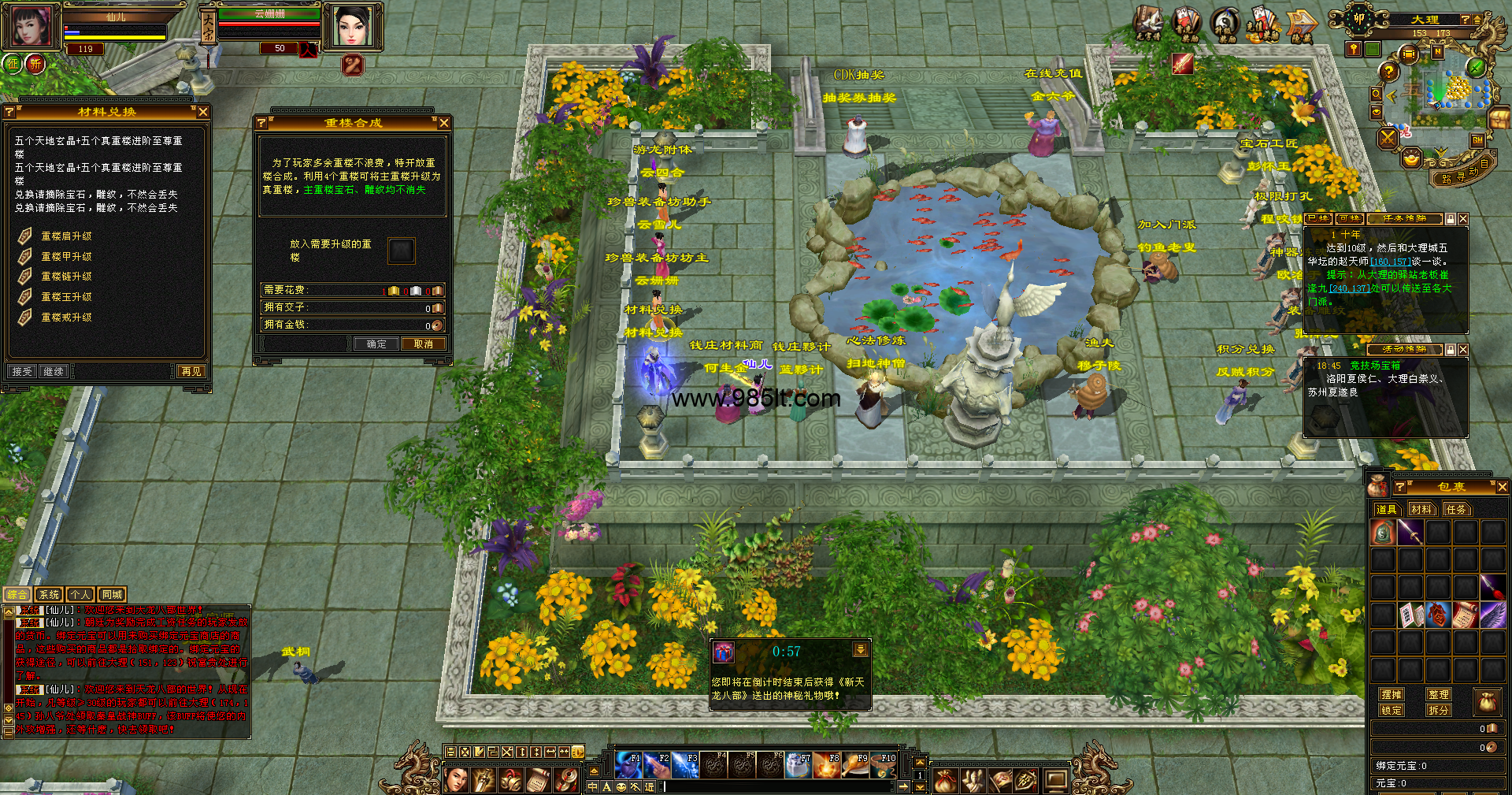The width and height of the screenshot is (1512, 795).
Task: Cancel the 重楼合成 synthesis with 取消
Action: (x=424, y=344)
